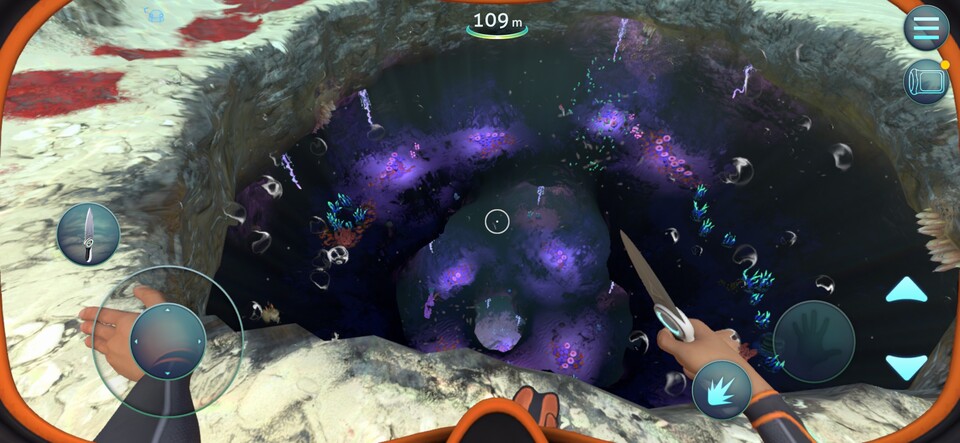Open the PDA tablet

(926, 82)
